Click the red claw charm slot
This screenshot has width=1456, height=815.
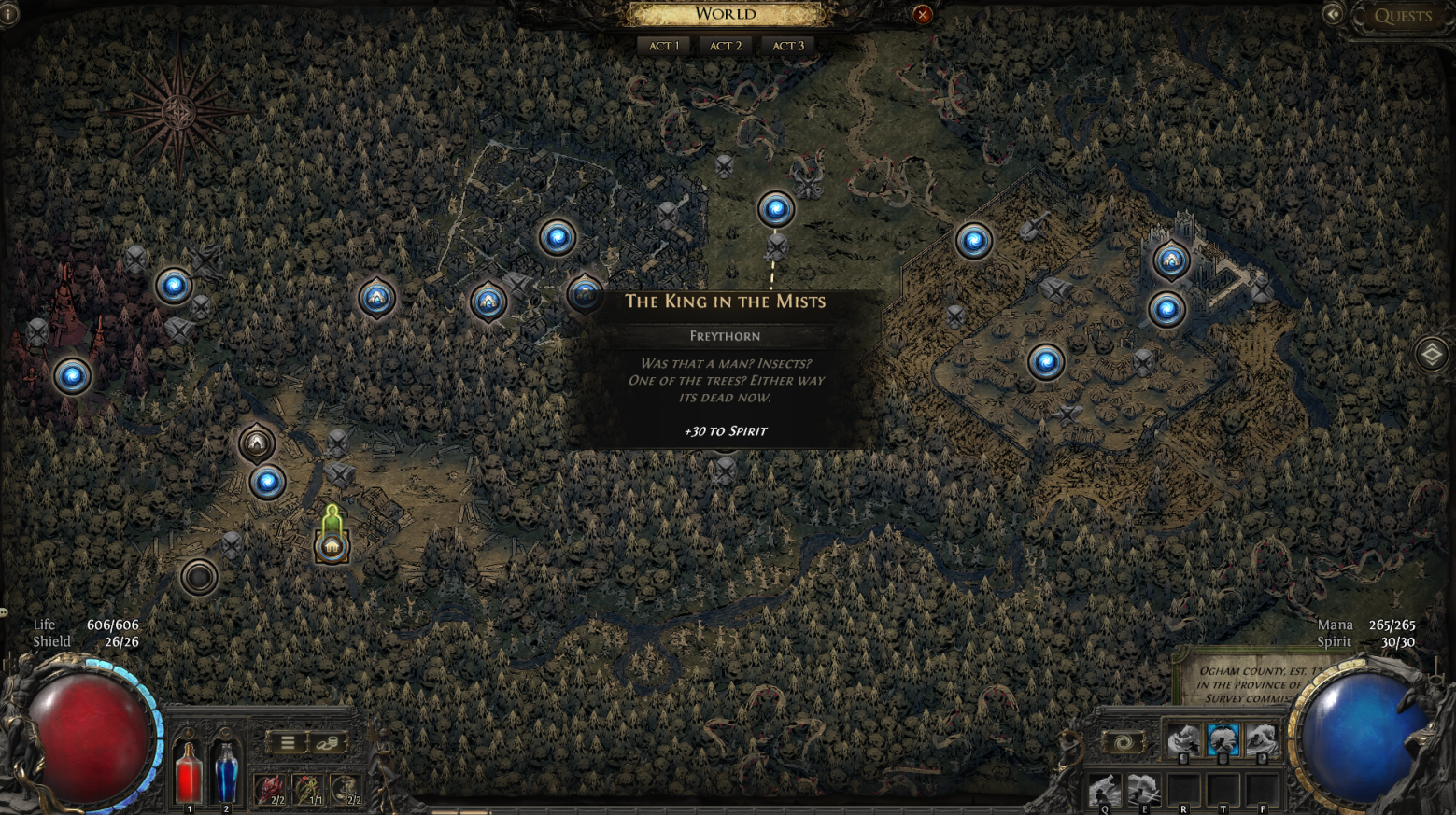point(269,790)
